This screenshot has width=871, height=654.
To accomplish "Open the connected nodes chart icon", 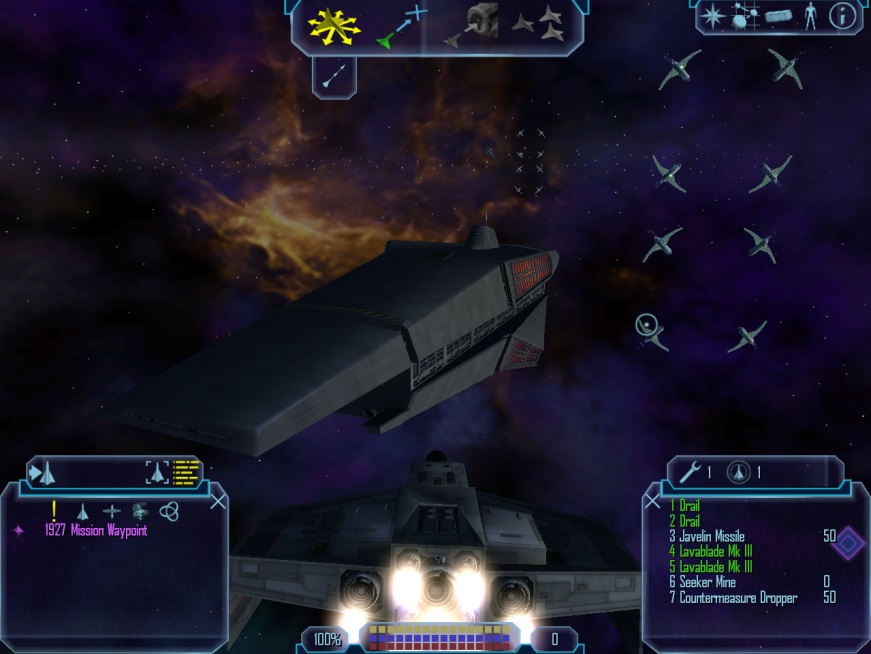I will coord(743,16).
